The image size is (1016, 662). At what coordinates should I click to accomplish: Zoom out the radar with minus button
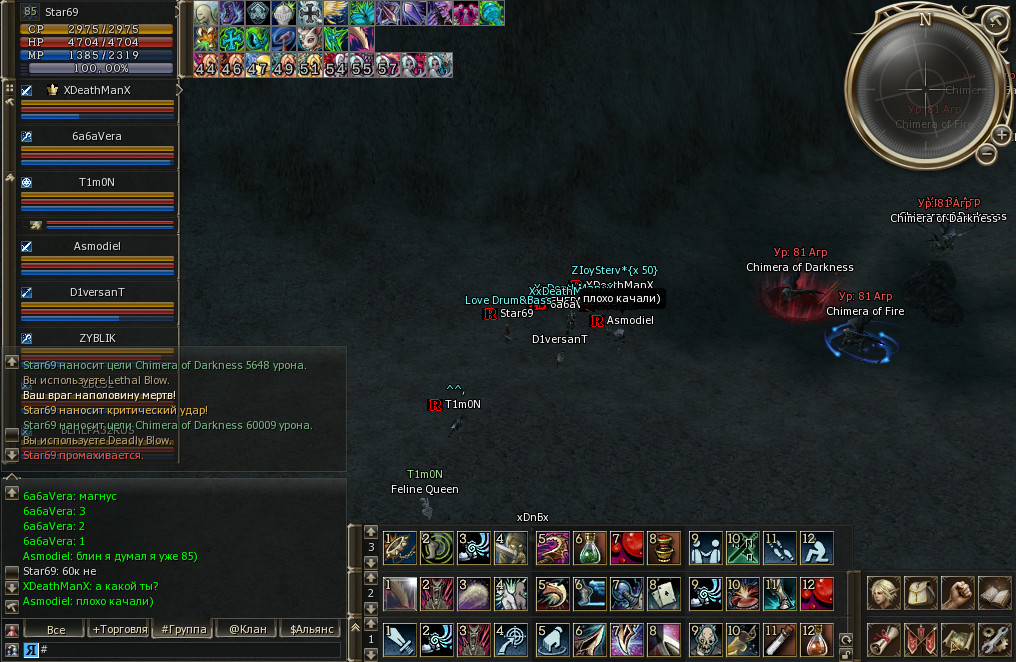(987, 154)
